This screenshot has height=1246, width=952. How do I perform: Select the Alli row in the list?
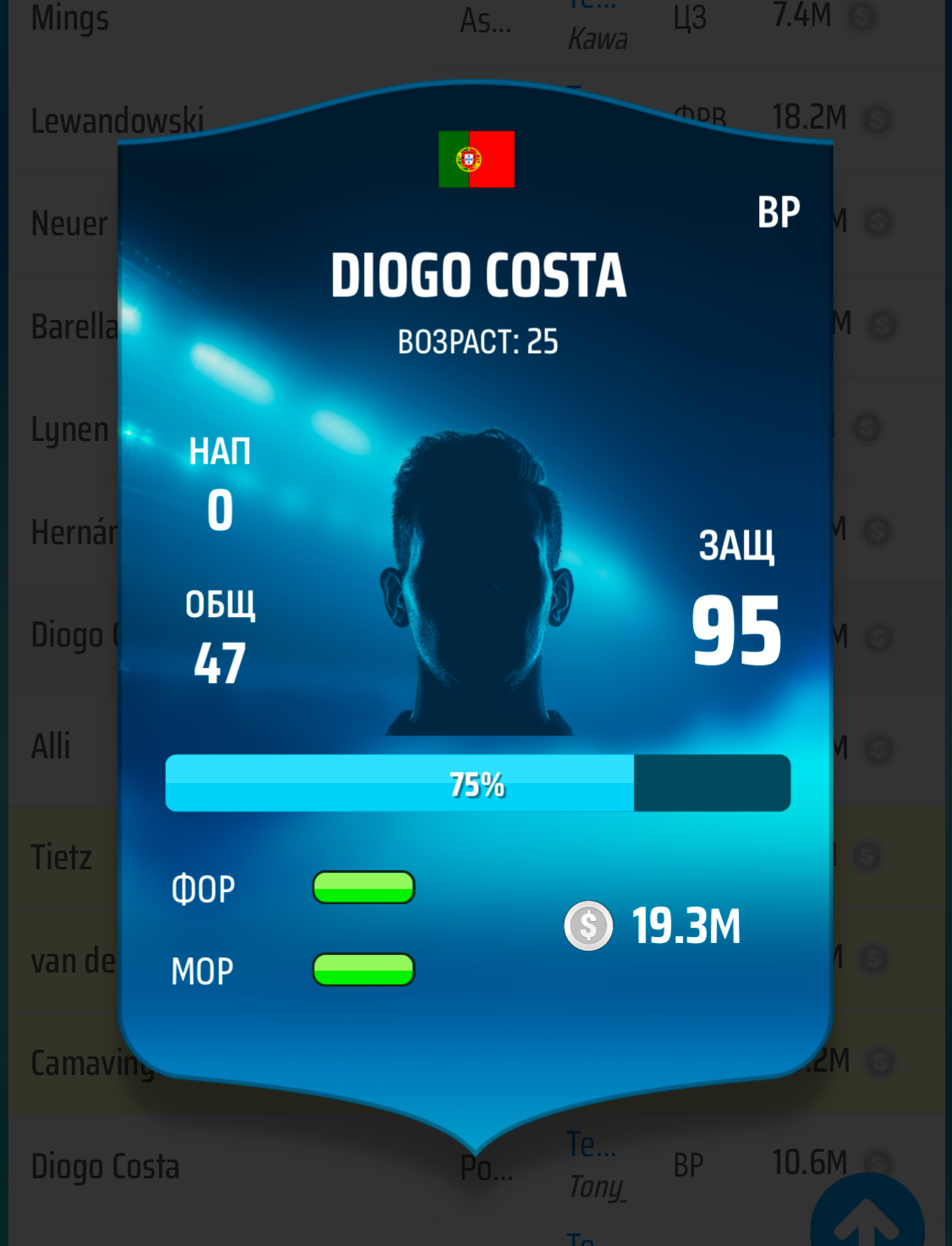click(51, 747)
